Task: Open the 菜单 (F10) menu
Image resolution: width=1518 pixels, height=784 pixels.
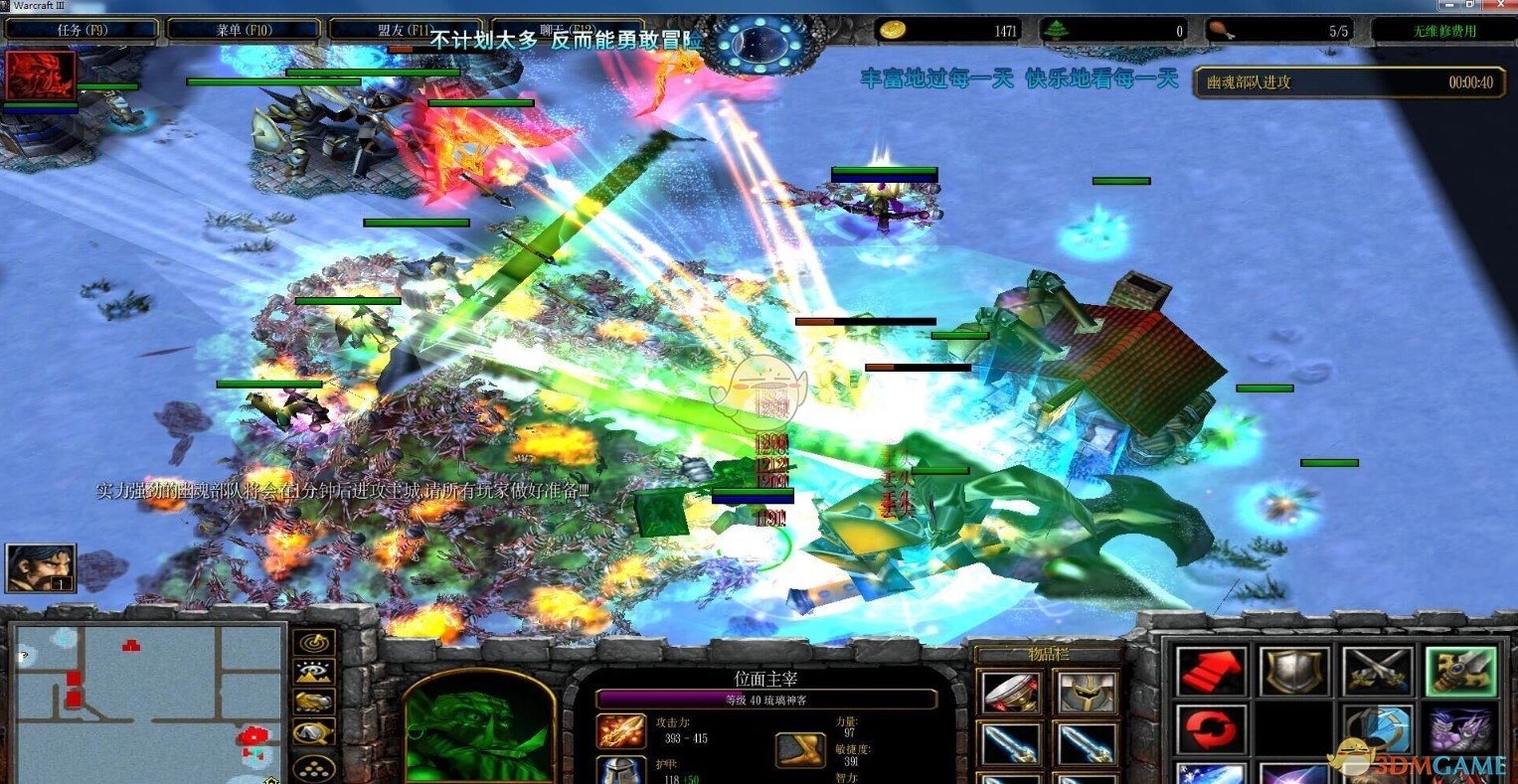Action: tap(242, 29)
